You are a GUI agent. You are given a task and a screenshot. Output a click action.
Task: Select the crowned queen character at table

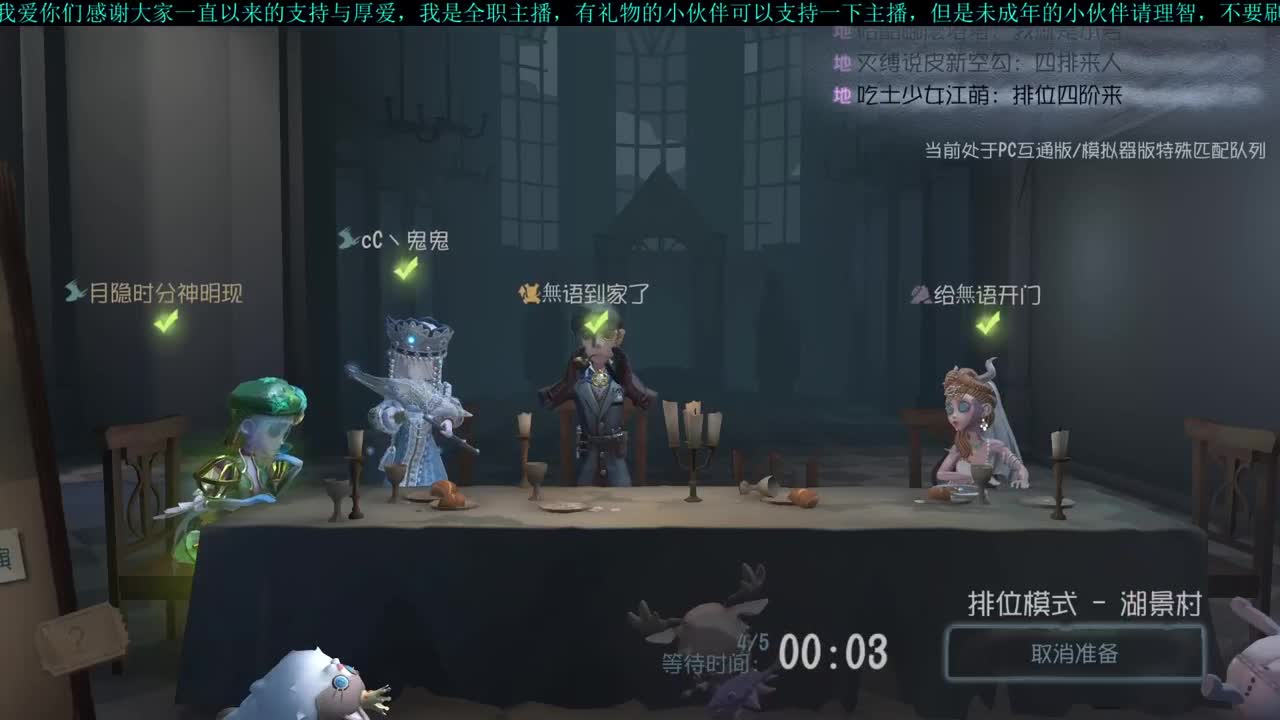[415, 420]
